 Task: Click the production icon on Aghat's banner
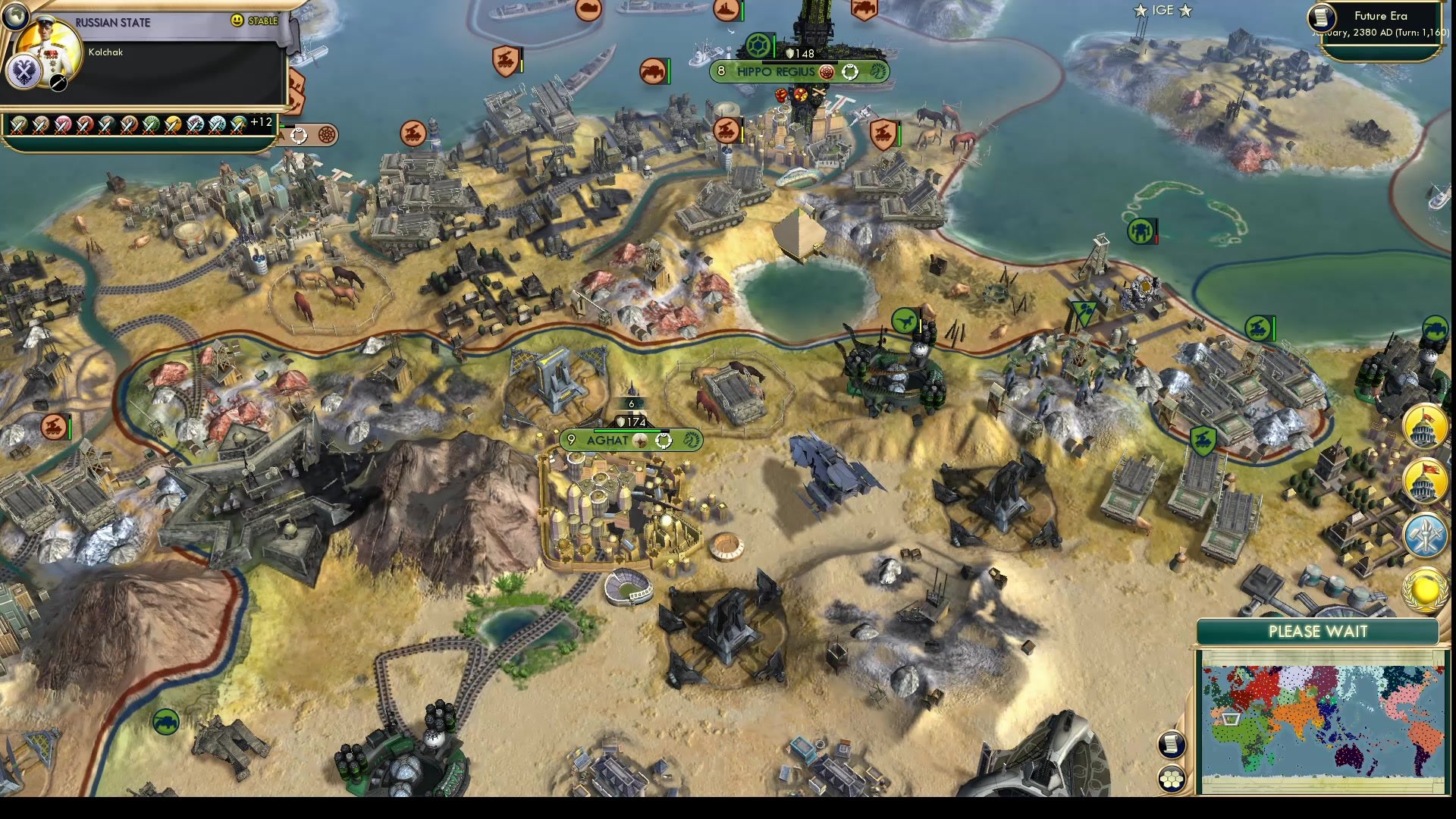pyautogui.click(x=641, y=440)
